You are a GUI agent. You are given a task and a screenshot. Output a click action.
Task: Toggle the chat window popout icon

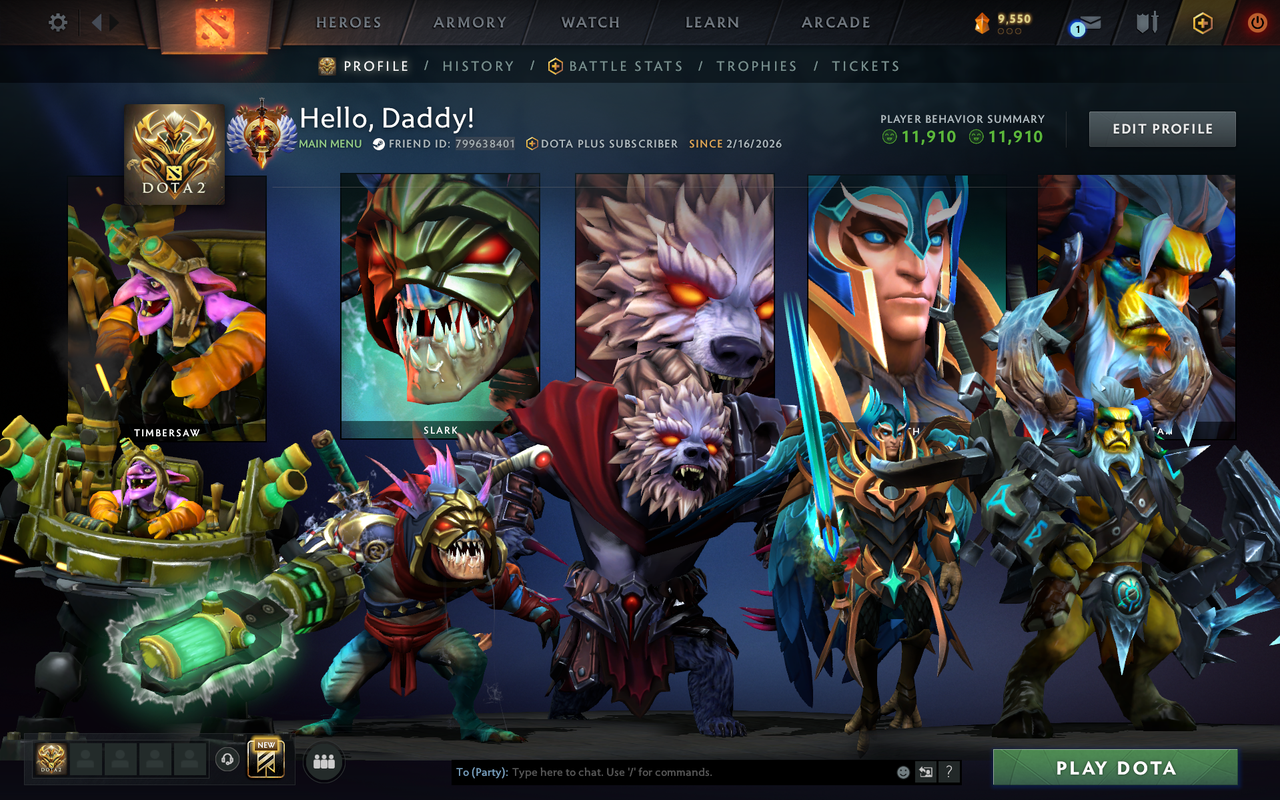pos(925,772)
